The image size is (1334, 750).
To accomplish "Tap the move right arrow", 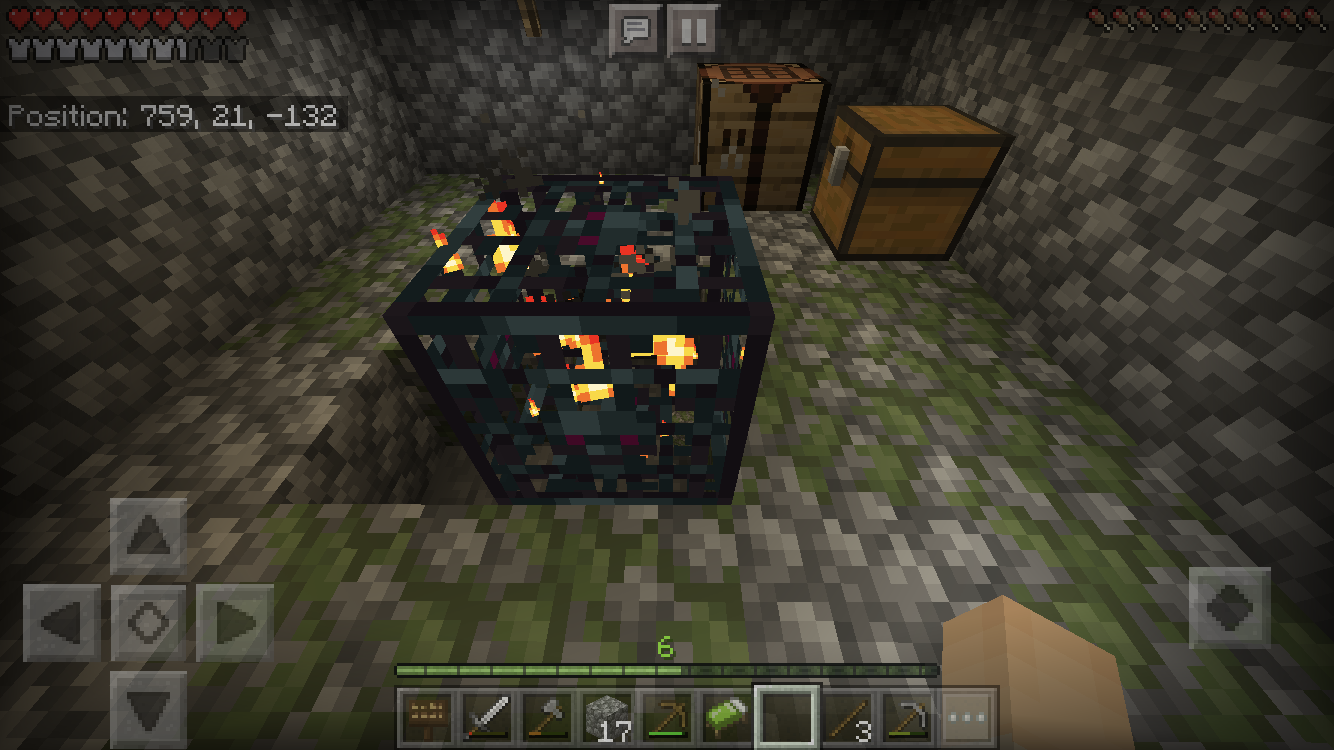I will tap(234, 623).
